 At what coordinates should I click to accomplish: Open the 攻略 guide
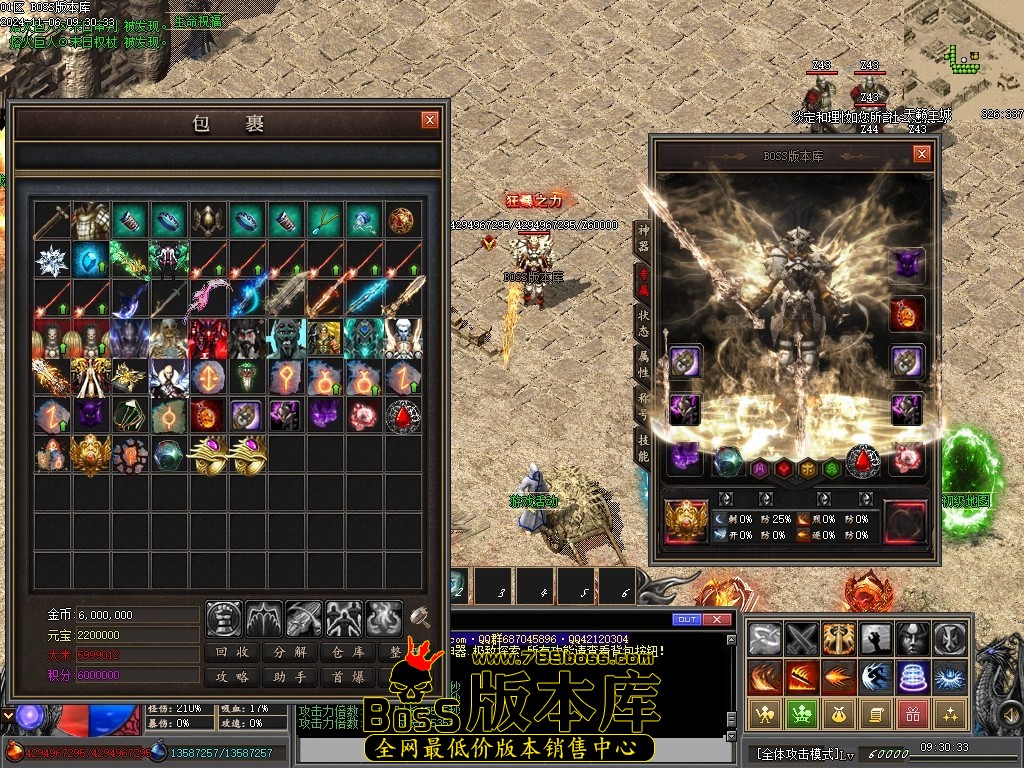pos(233,677)
